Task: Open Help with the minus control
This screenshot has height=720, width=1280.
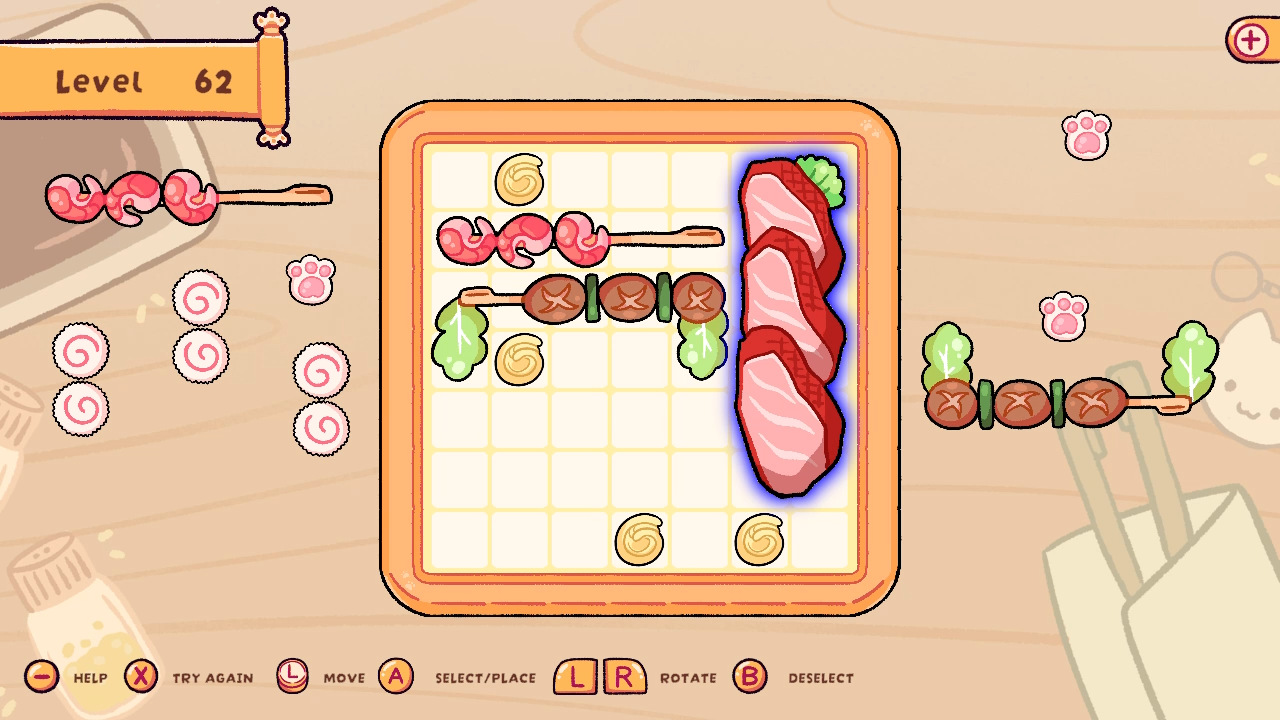Action: click(x=40, y=677)
